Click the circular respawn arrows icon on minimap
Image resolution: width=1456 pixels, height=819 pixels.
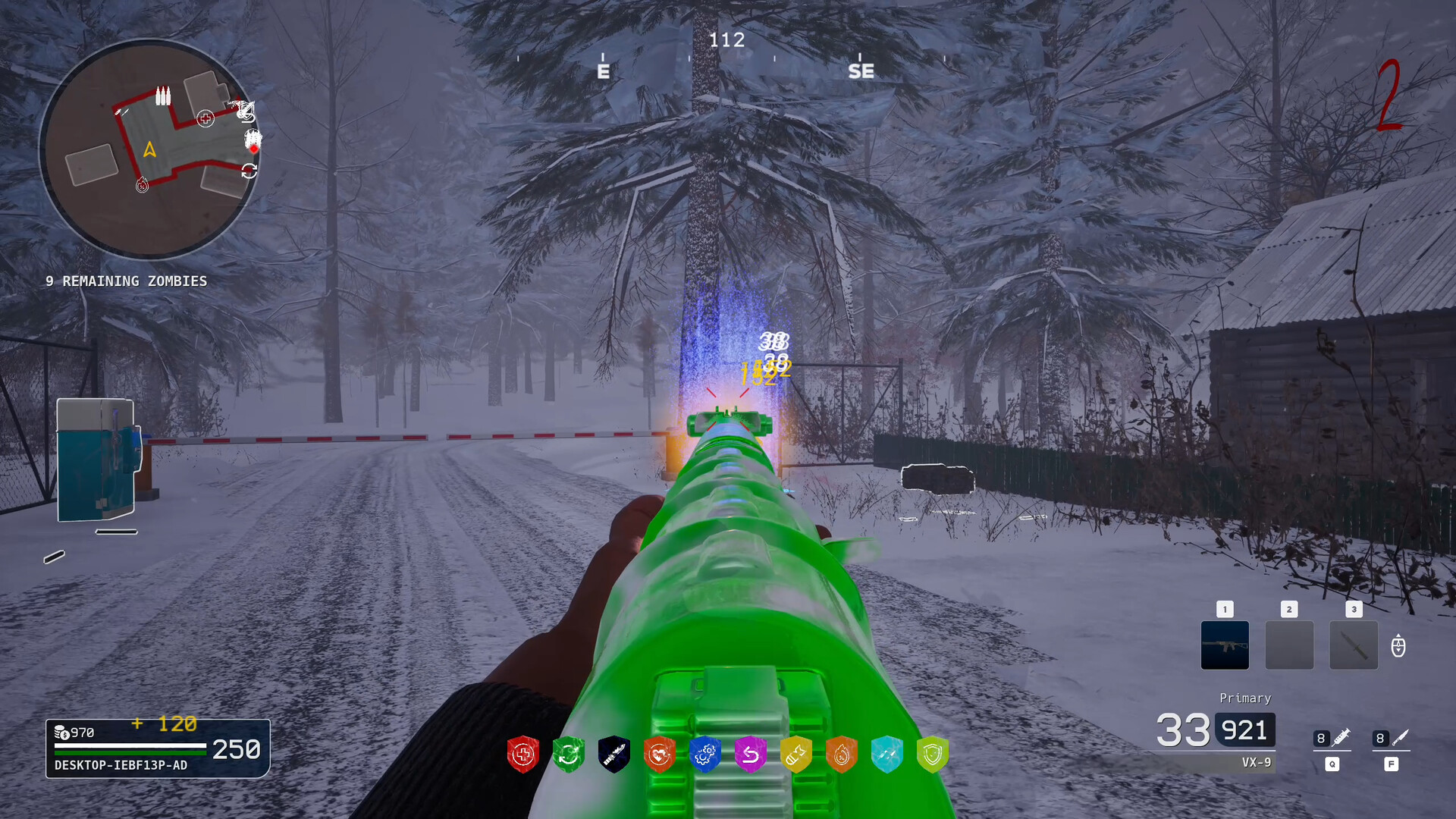point(249,171)
